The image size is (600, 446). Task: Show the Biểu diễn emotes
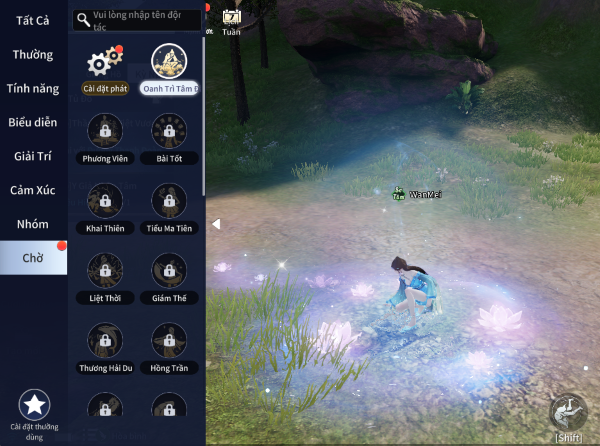point(33,122)
